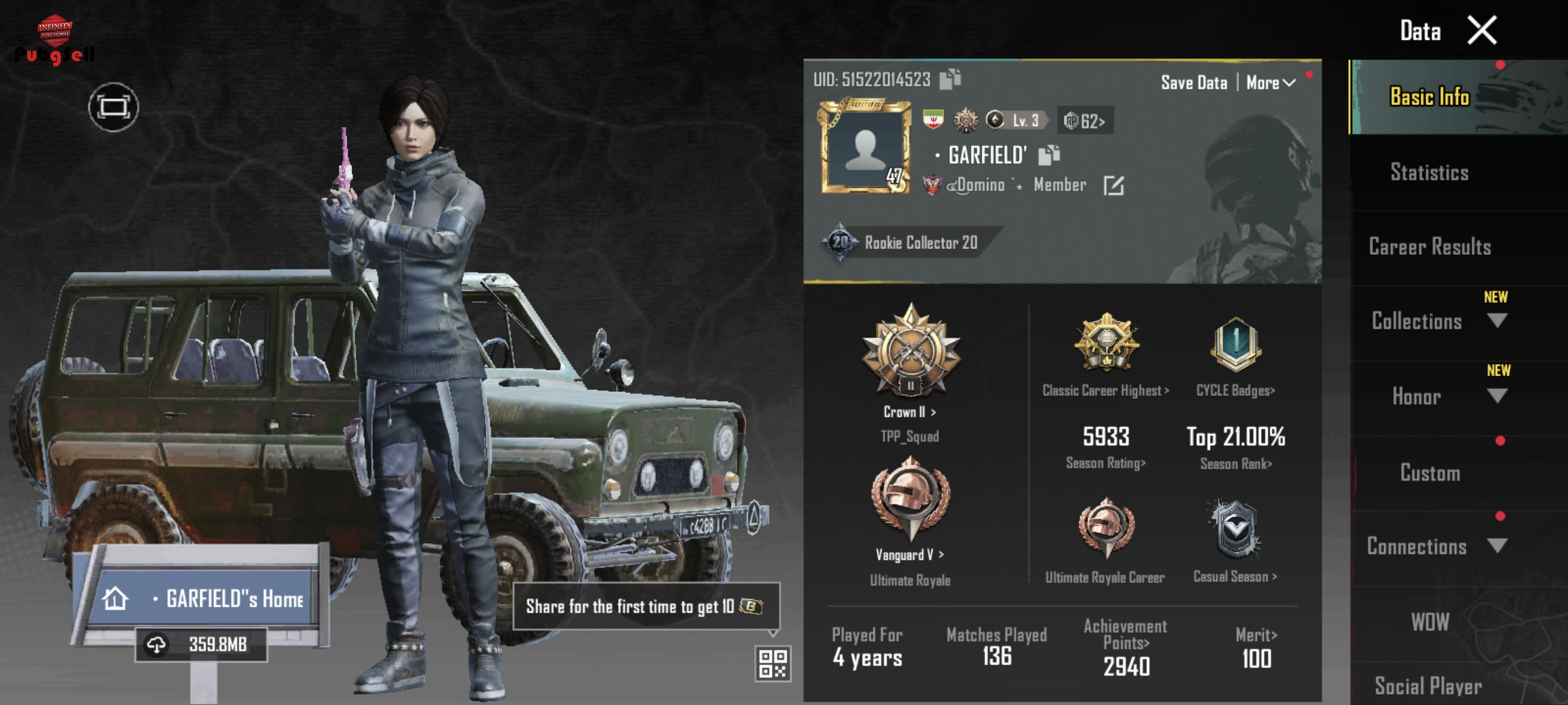Copy the GARFIELD player name
This screenshot has height=705, width=1568.
[x=1048, y=155]
